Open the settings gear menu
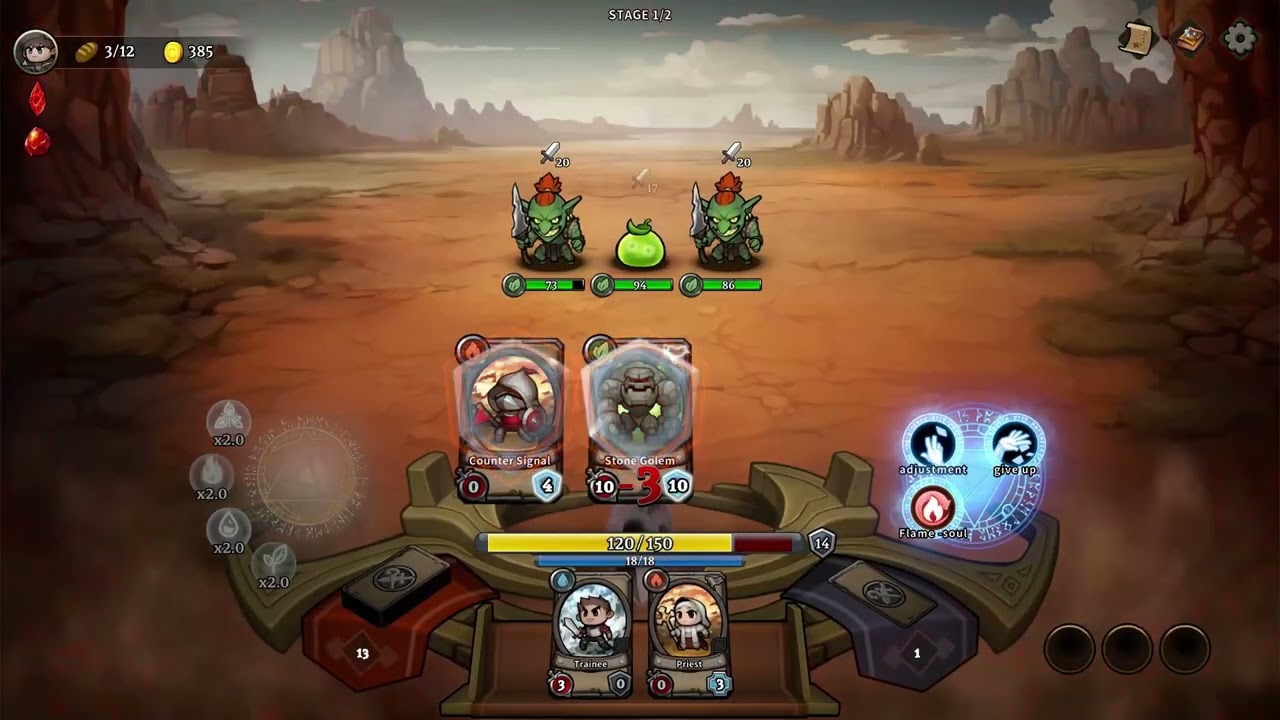Image resolution: width=1280 pixels, height=720 pixels. tap(1240, 39)
